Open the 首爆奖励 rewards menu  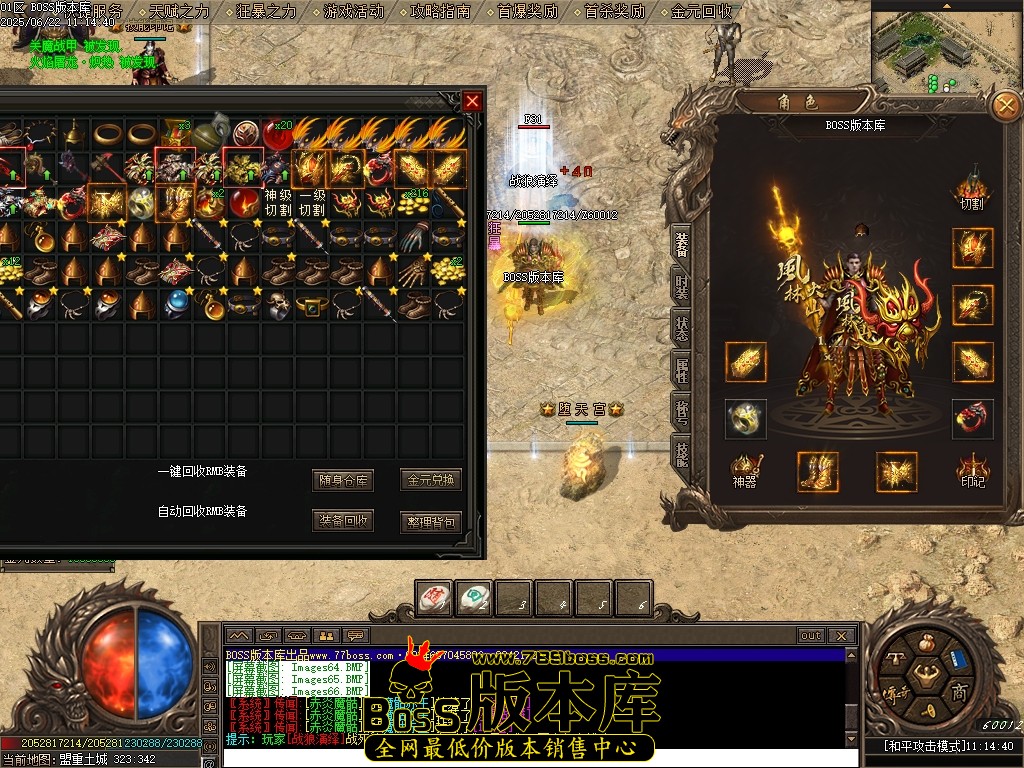pyautogui.click(x=528, y=12)
